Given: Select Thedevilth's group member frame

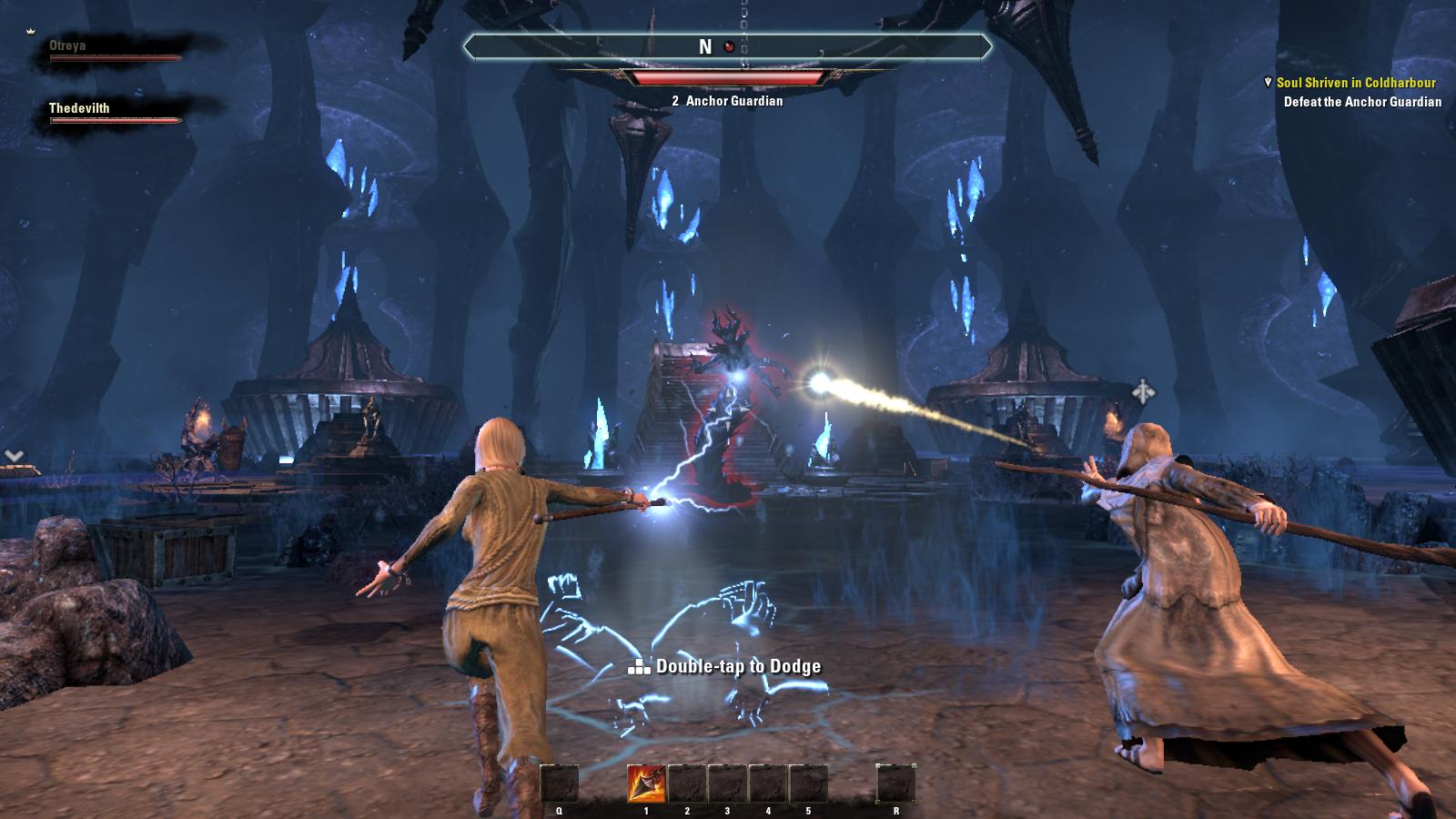Looking at the screenshot, I should (115, 113).
